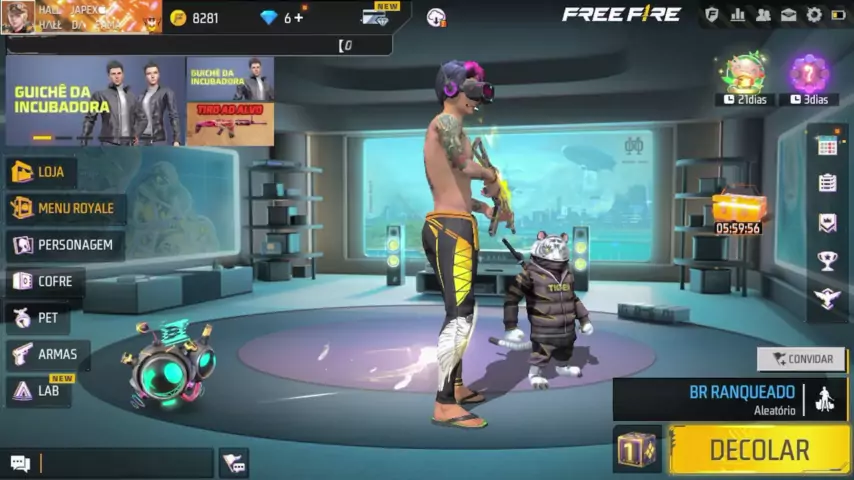View the Guichê da Incubadora large banner
This screenshot has height=480, width=854.
coord(95,100)
